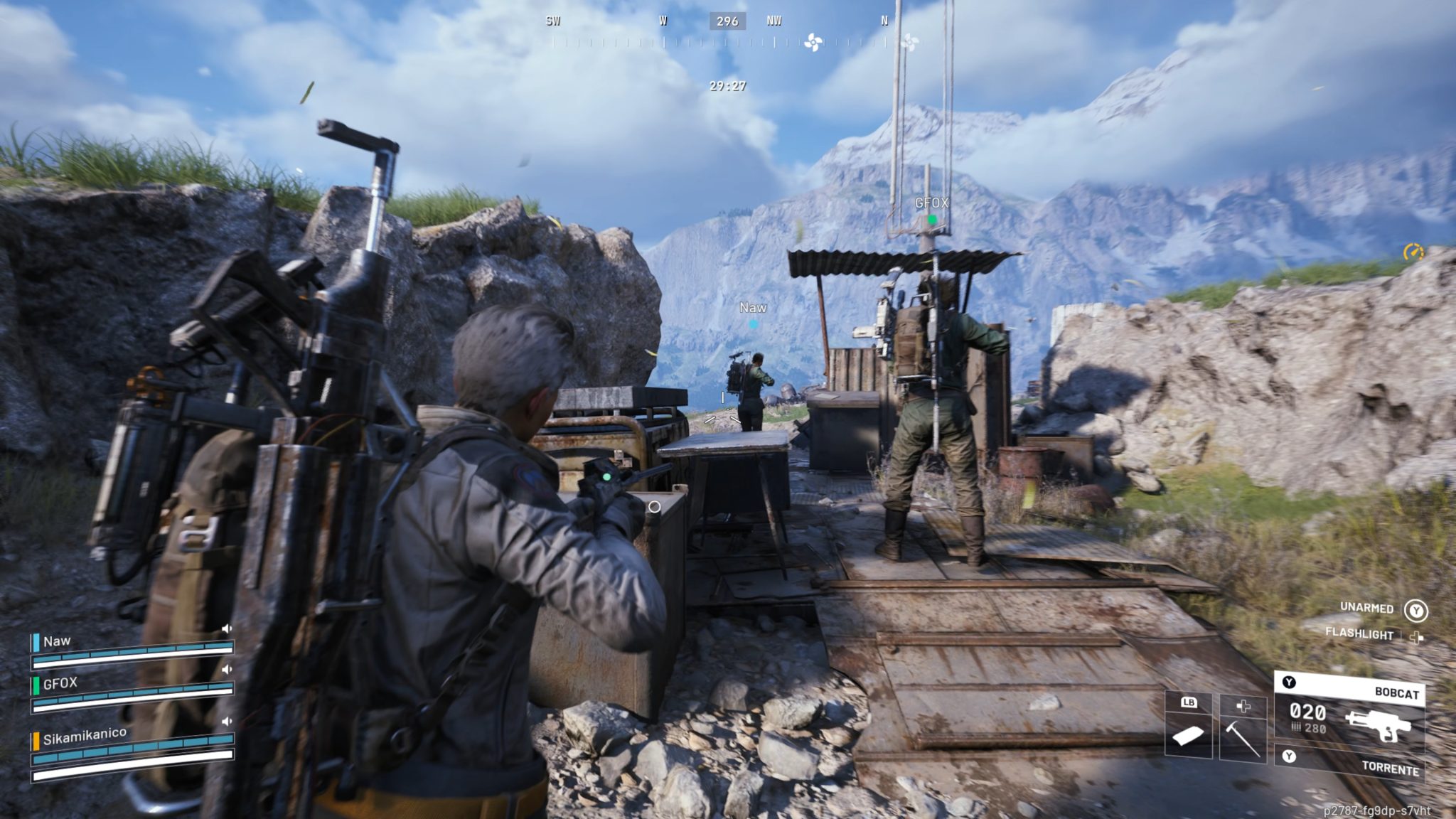Viewport: 1456px width, 819px height.
Task: Select the Naw squad member entry
Action: pos(57,641)
